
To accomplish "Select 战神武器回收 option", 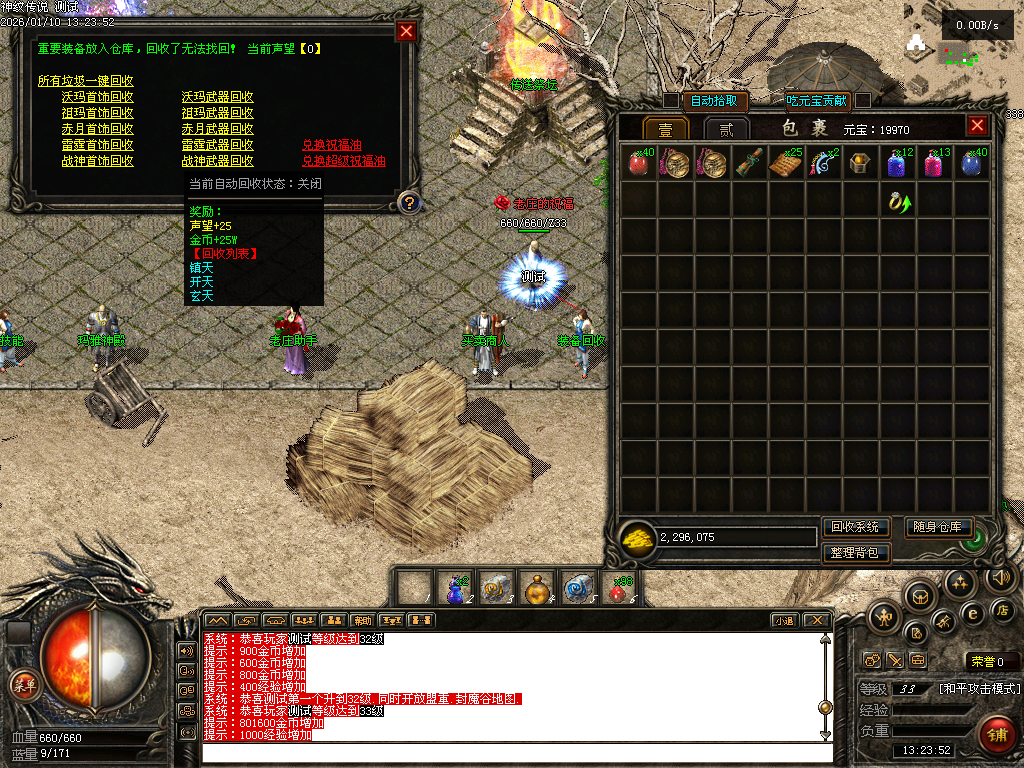I will point(218,161).
